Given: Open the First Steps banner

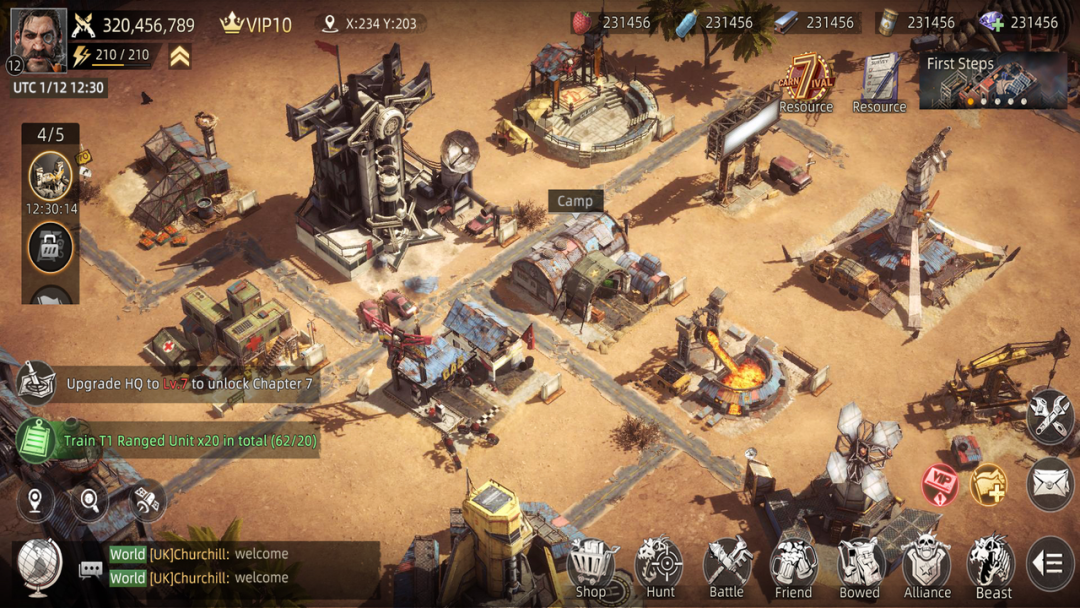Looking at the screenshot, I should (992, 80).
